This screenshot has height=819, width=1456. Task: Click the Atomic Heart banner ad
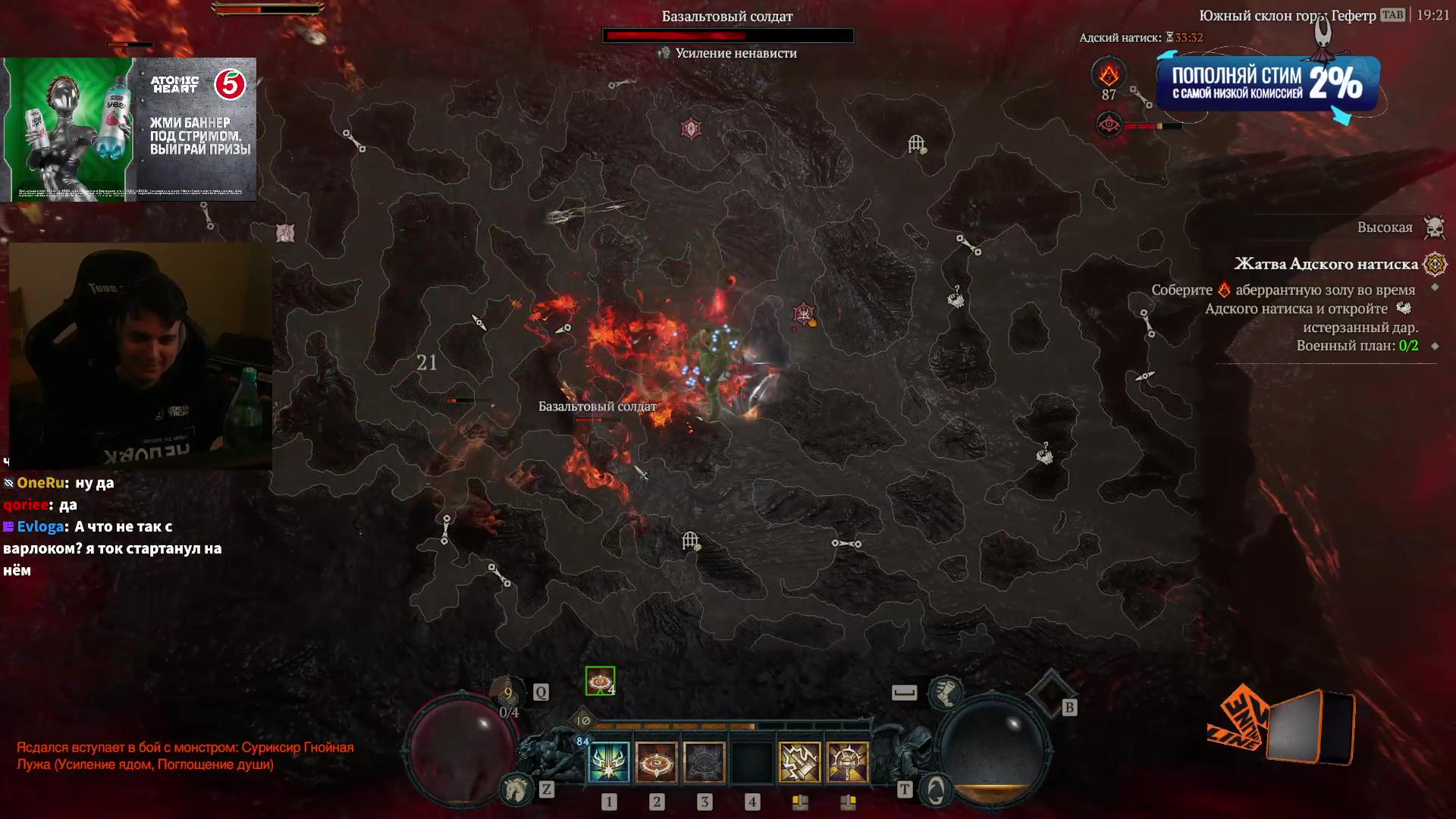[129, 129]
